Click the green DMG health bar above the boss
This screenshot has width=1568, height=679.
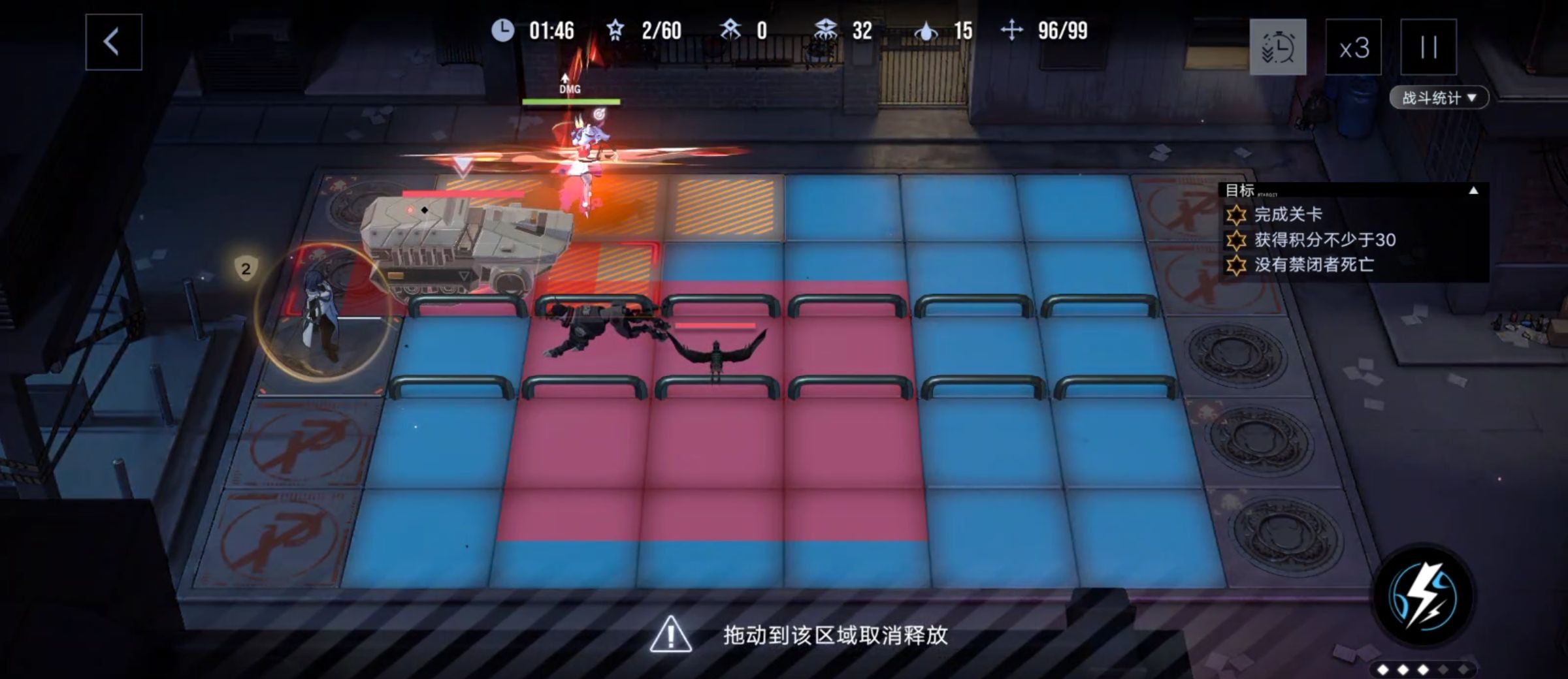coord(570,102)
